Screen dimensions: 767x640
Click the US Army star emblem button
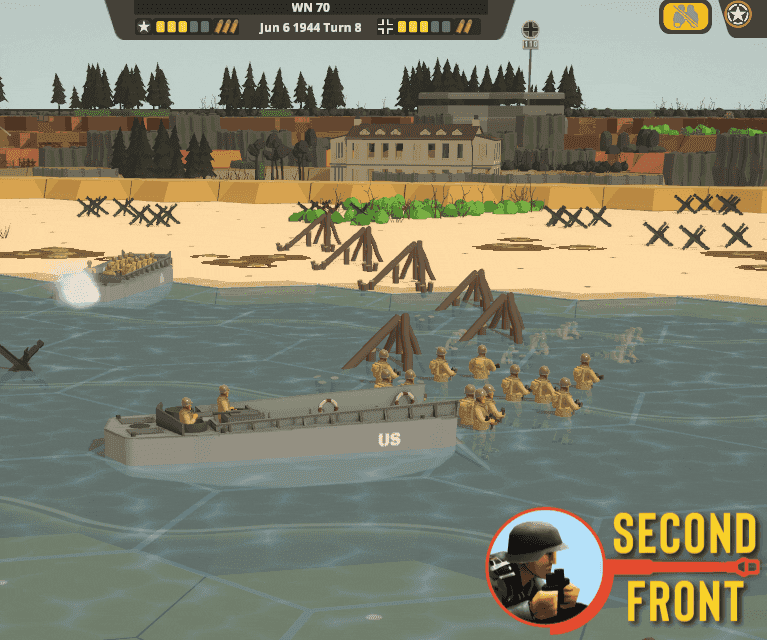click(x=740, y=15)
